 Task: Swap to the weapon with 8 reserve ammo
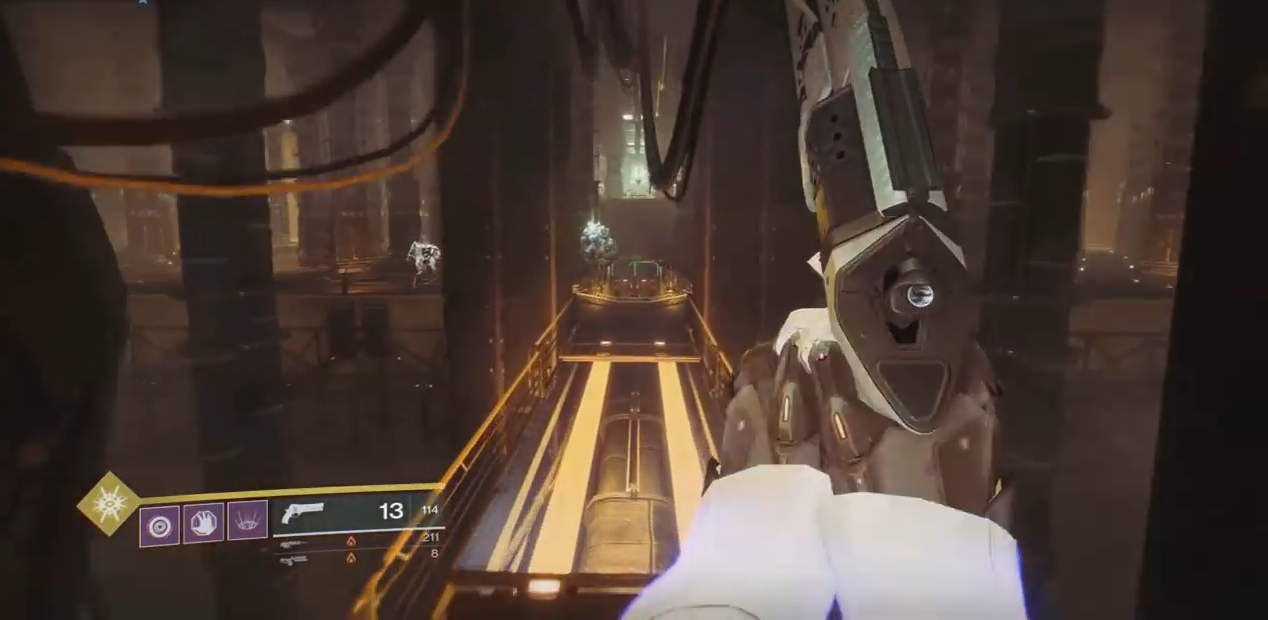click(293, 558)
